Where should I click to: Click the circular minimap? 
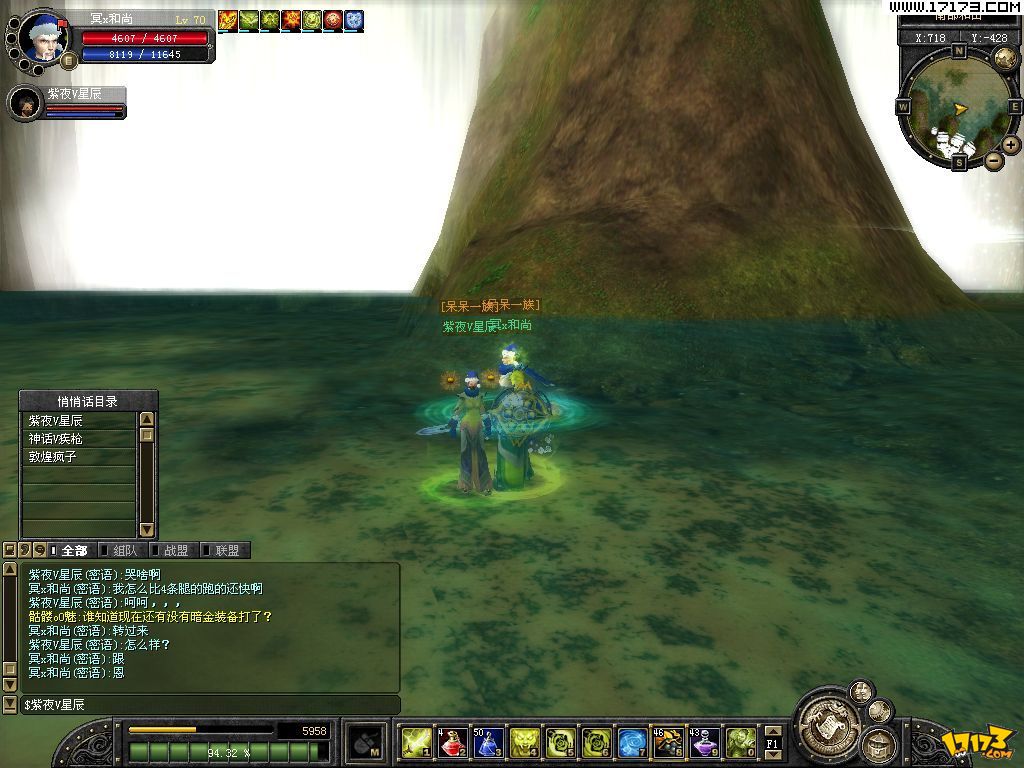(x=957, y=105)
